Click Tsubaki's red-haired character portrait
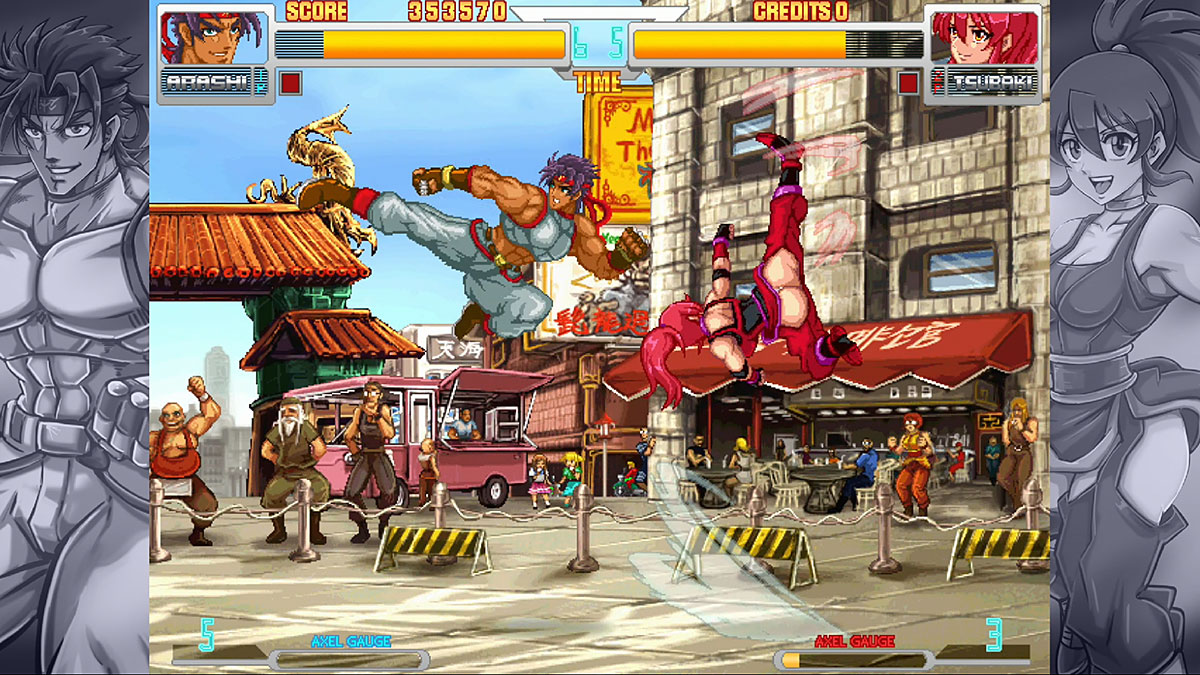The width and height of the screenshot is (1200, 675). pos(983,37)
